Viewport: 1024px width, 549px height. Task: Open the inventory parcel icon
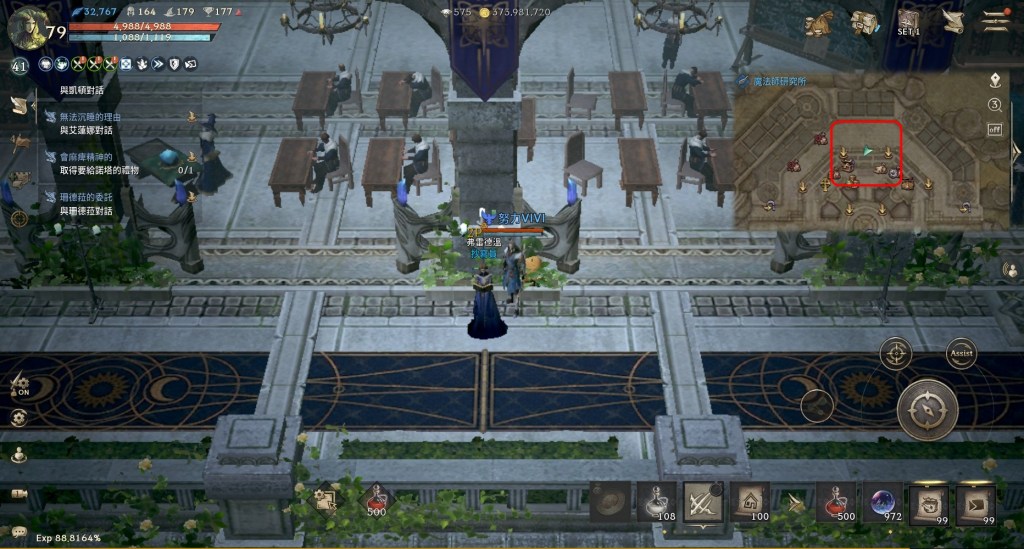[x=864, y=23]
